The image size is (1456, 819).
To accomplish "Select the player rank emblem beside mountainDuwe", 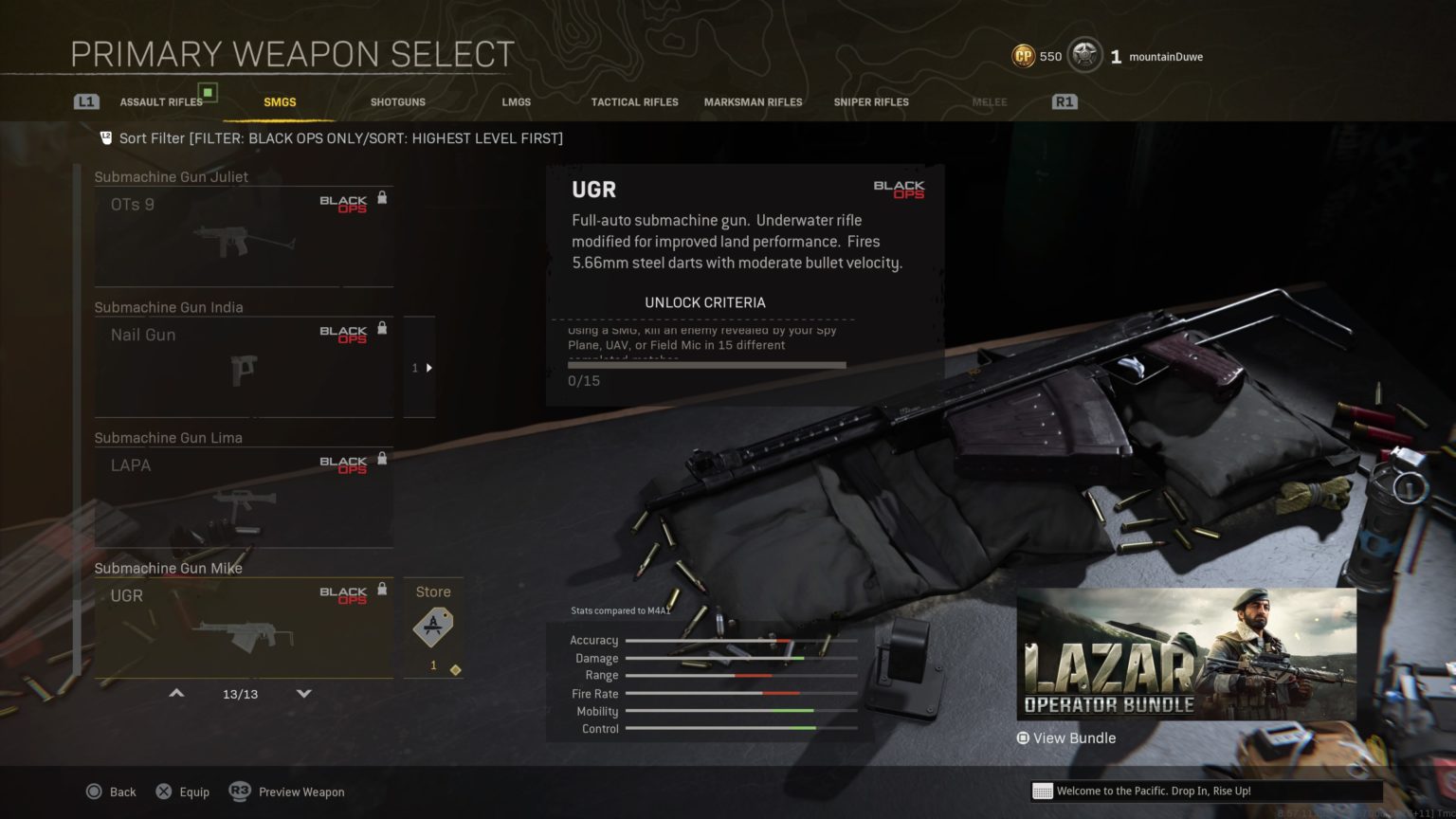I will coord(1083,55).
